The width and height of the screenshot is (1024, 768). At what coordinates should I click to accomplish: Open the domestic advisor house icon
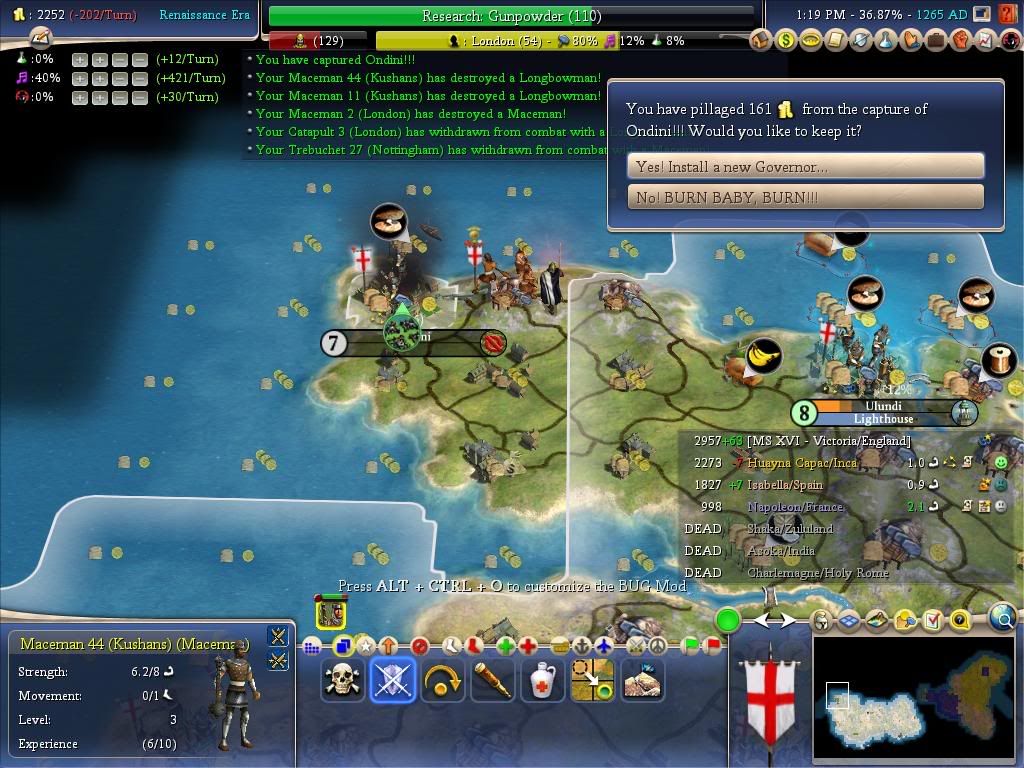(761, 41)
